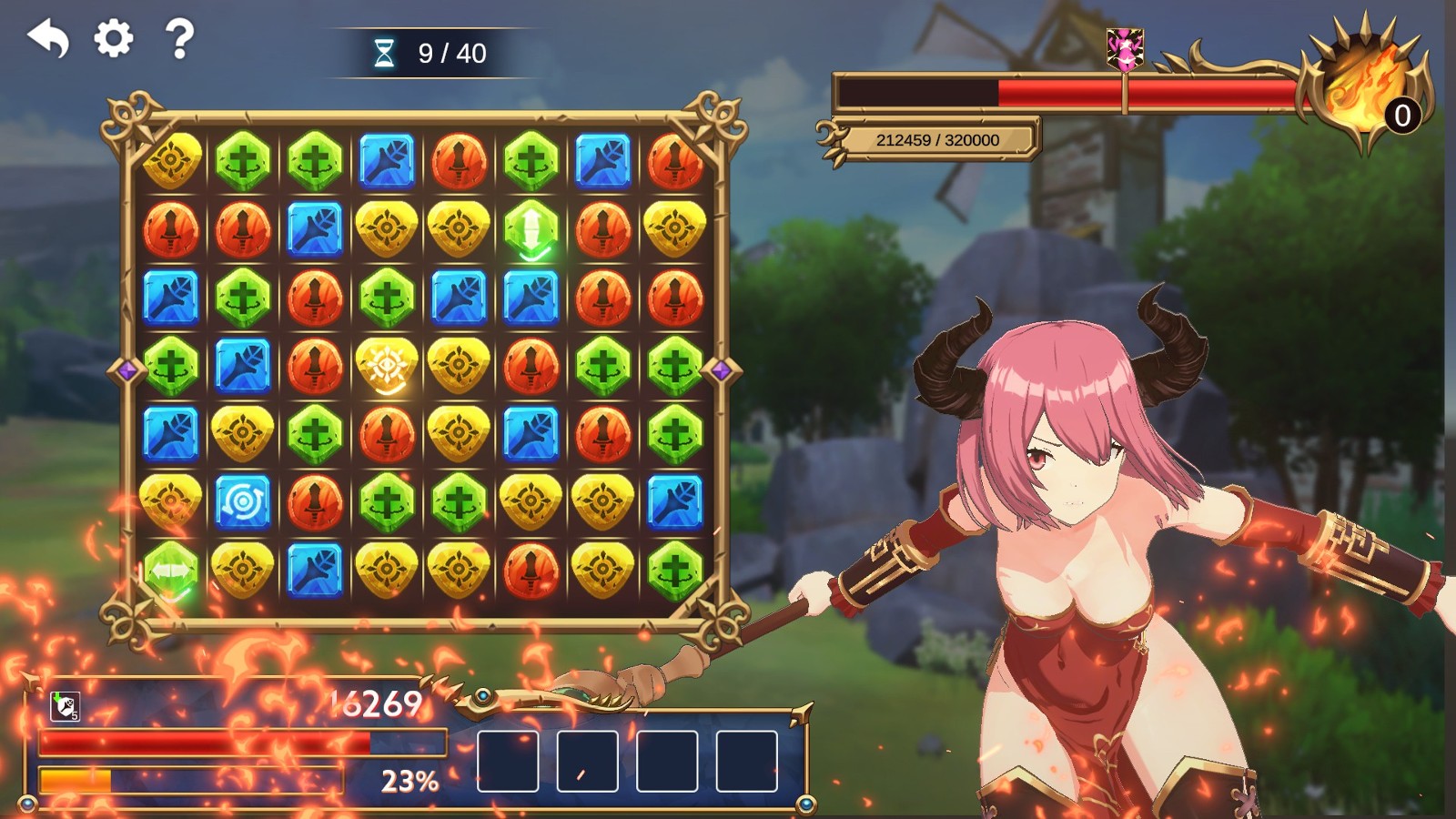This screenshot has height=819, width=1456.
Task: Go back with the return arrow
Action: pos(49,39)
